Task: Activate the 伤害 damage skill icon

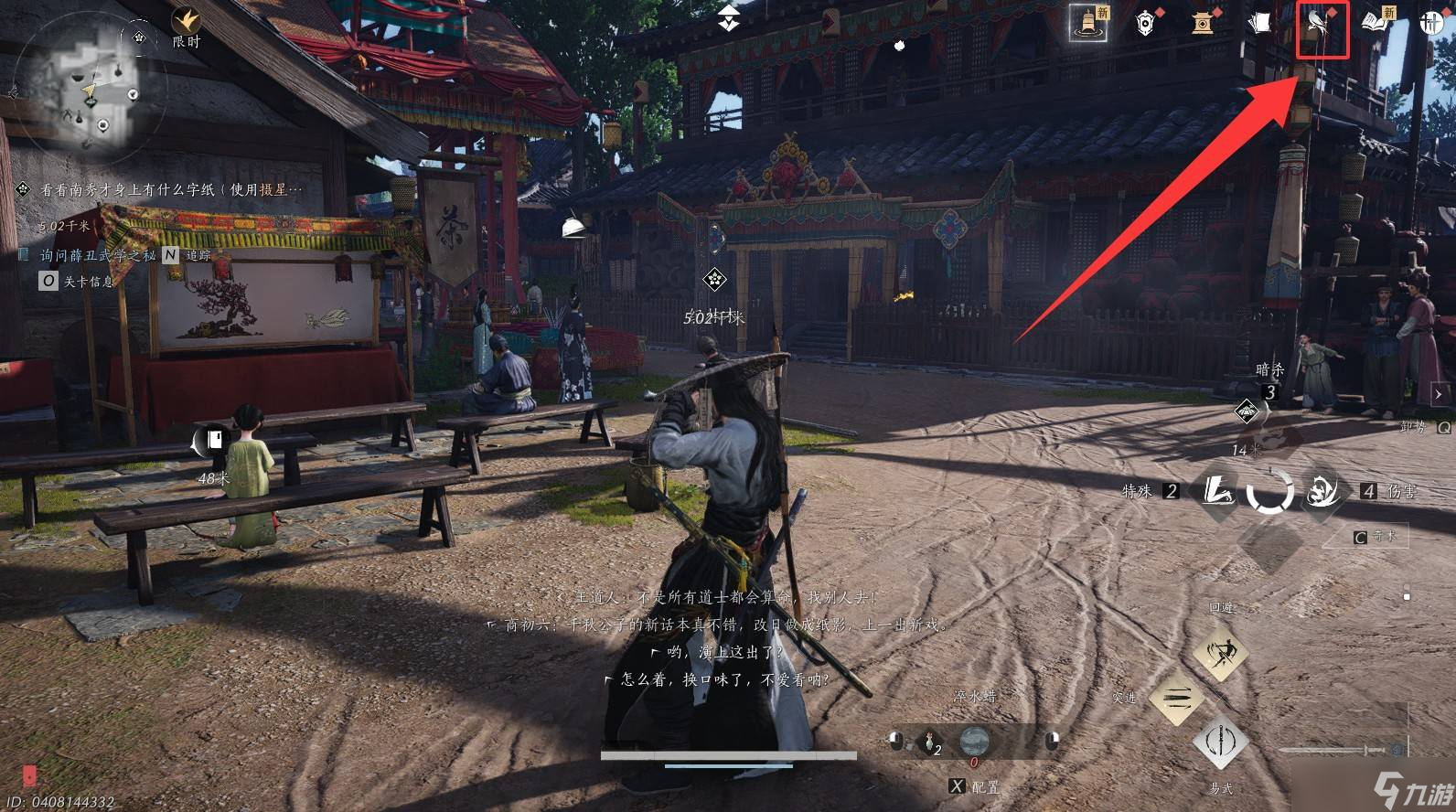Action: click(1322, 492)
